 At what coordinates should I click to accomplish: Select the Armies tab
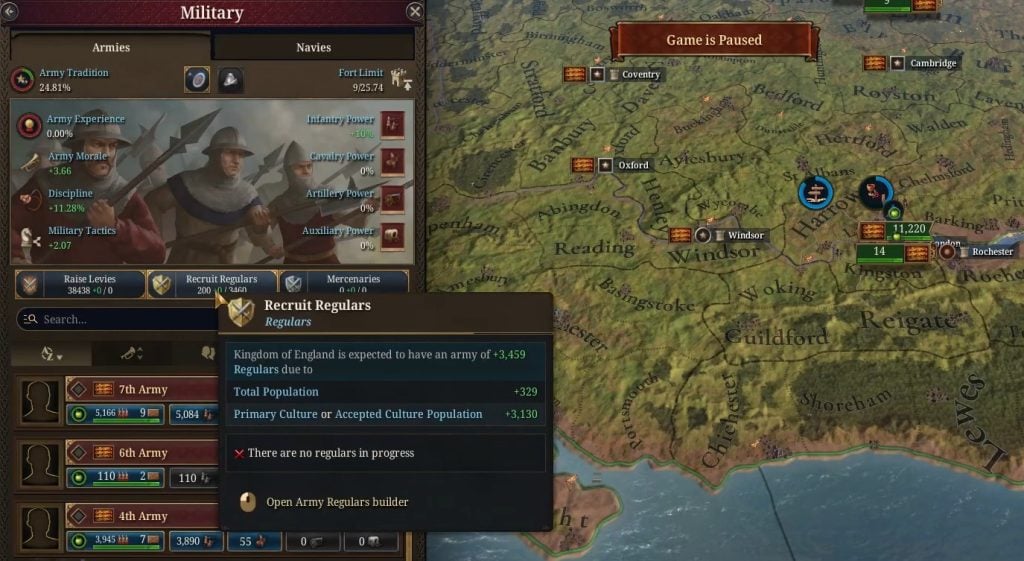(111, 47)
